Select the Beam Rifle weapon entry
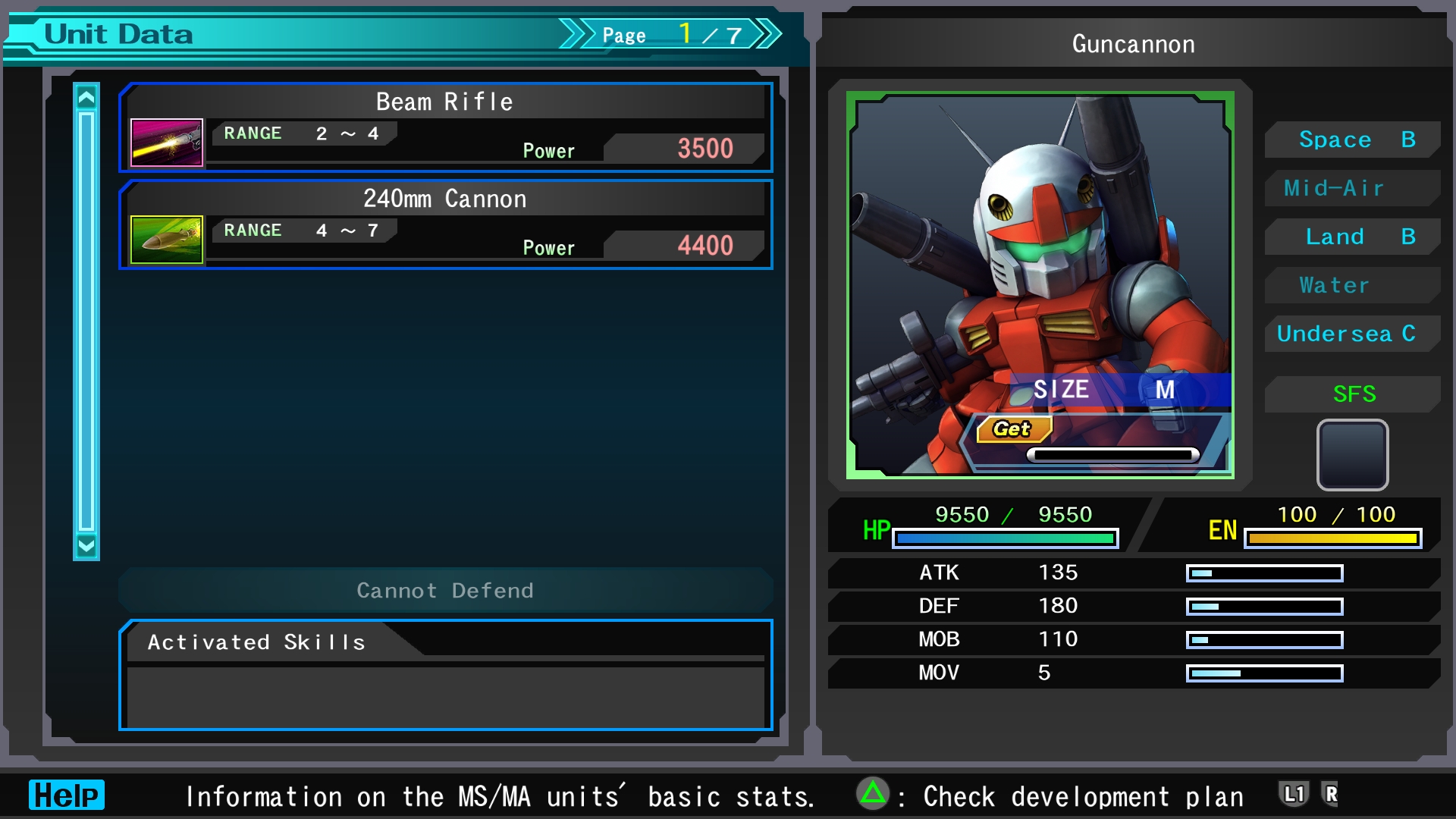The image size is (1456, 819). (445, 127)
